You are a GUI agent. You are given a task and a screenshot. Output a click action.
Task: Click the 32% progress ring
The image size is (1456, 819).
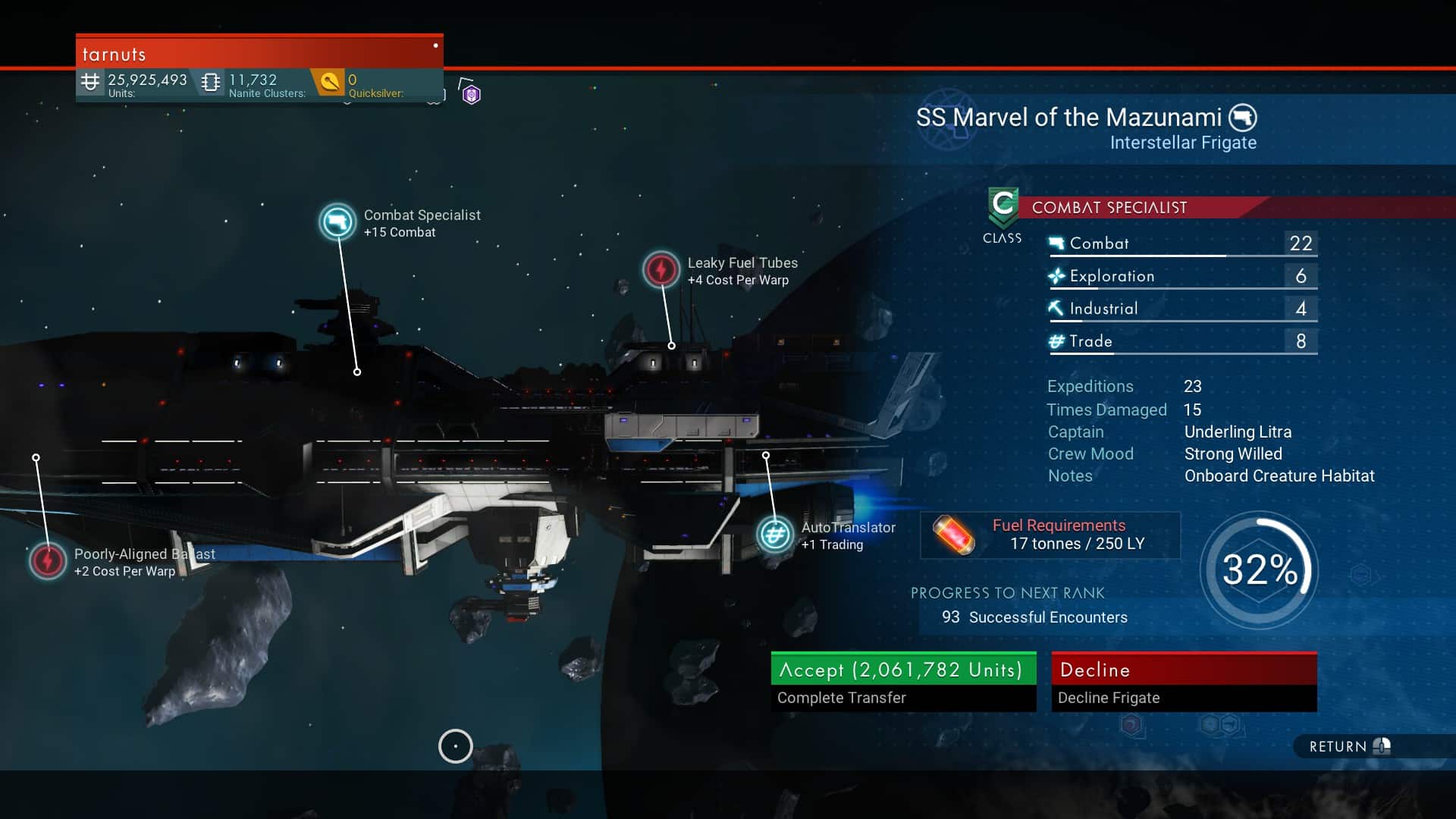(1259, 570)
